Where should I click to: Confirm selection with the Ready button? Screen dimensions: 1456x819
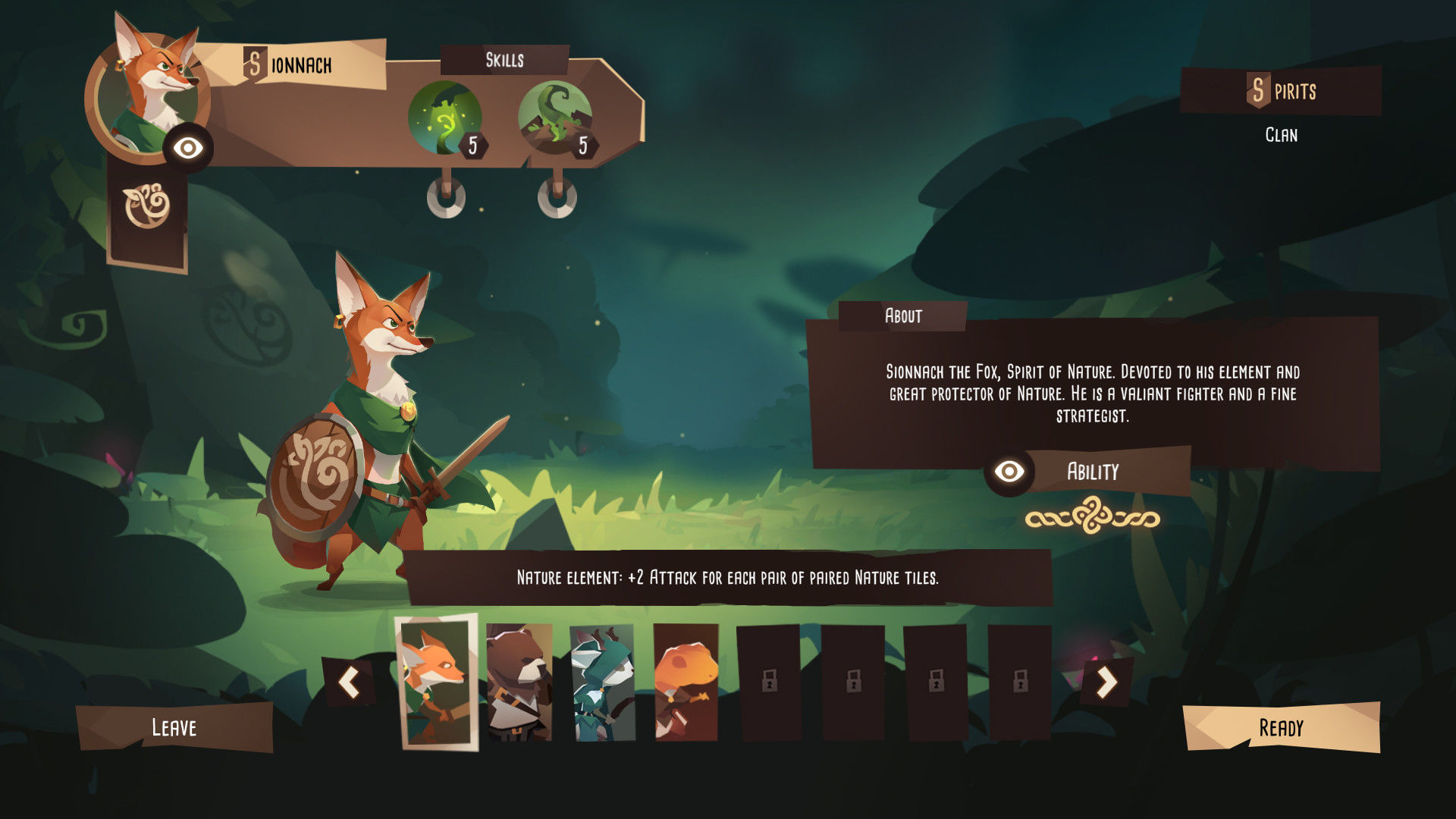coord(1281,727)
